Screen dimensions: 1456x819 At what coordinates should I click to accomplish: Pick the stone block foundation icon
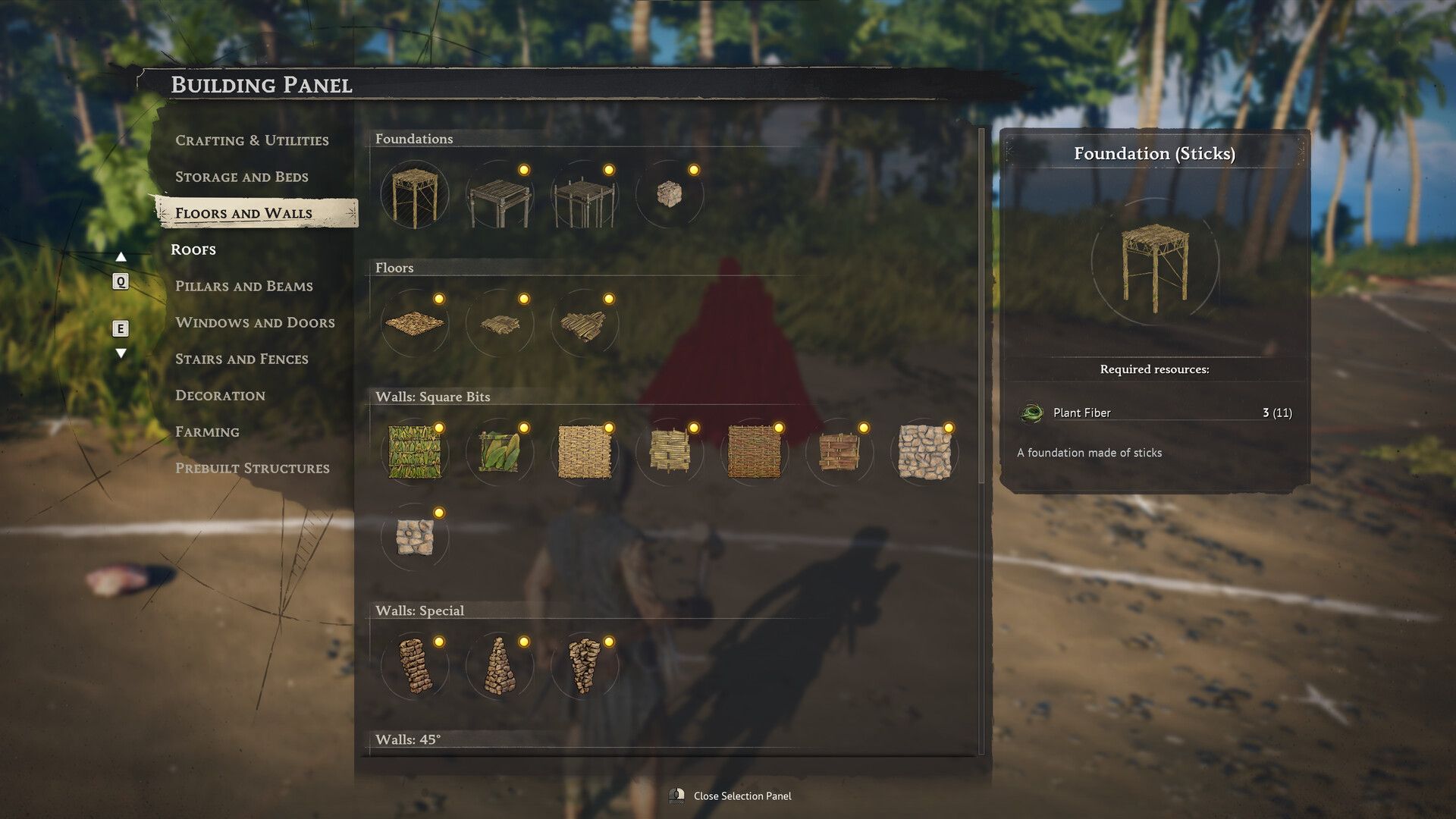[x=670, y=195]
